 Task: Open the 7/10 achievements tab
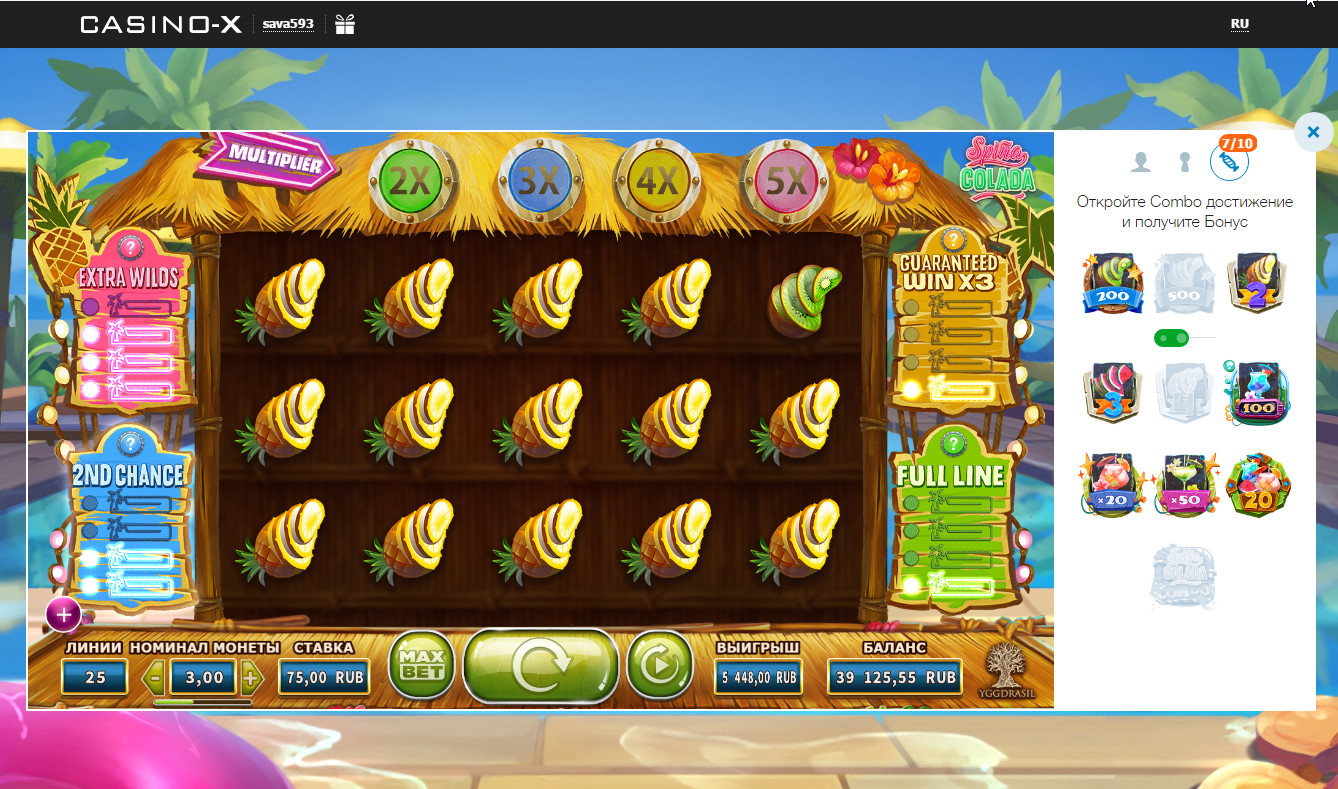[1229, 161]
